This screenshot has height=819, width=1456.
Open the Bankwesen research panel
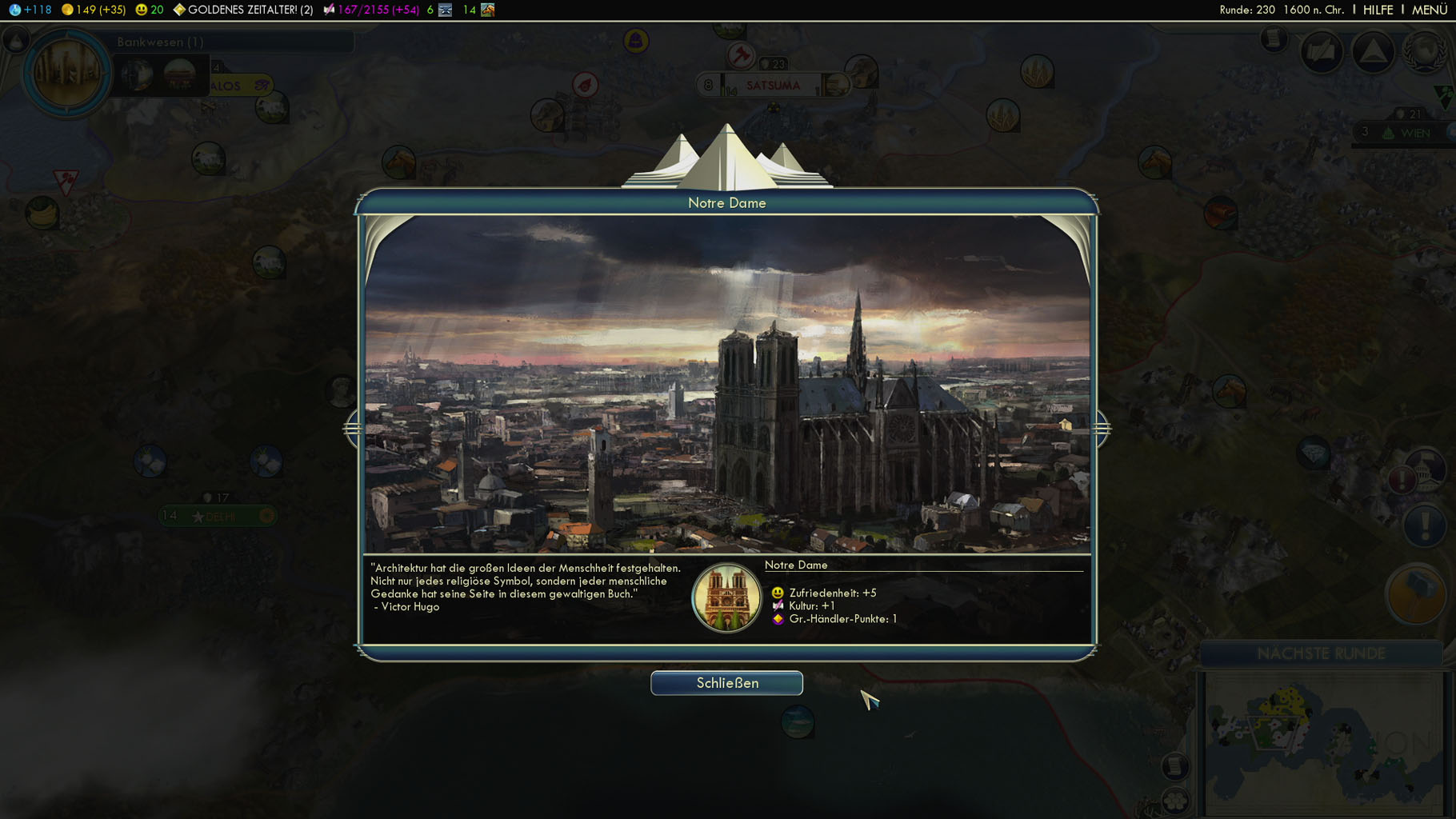160,42
